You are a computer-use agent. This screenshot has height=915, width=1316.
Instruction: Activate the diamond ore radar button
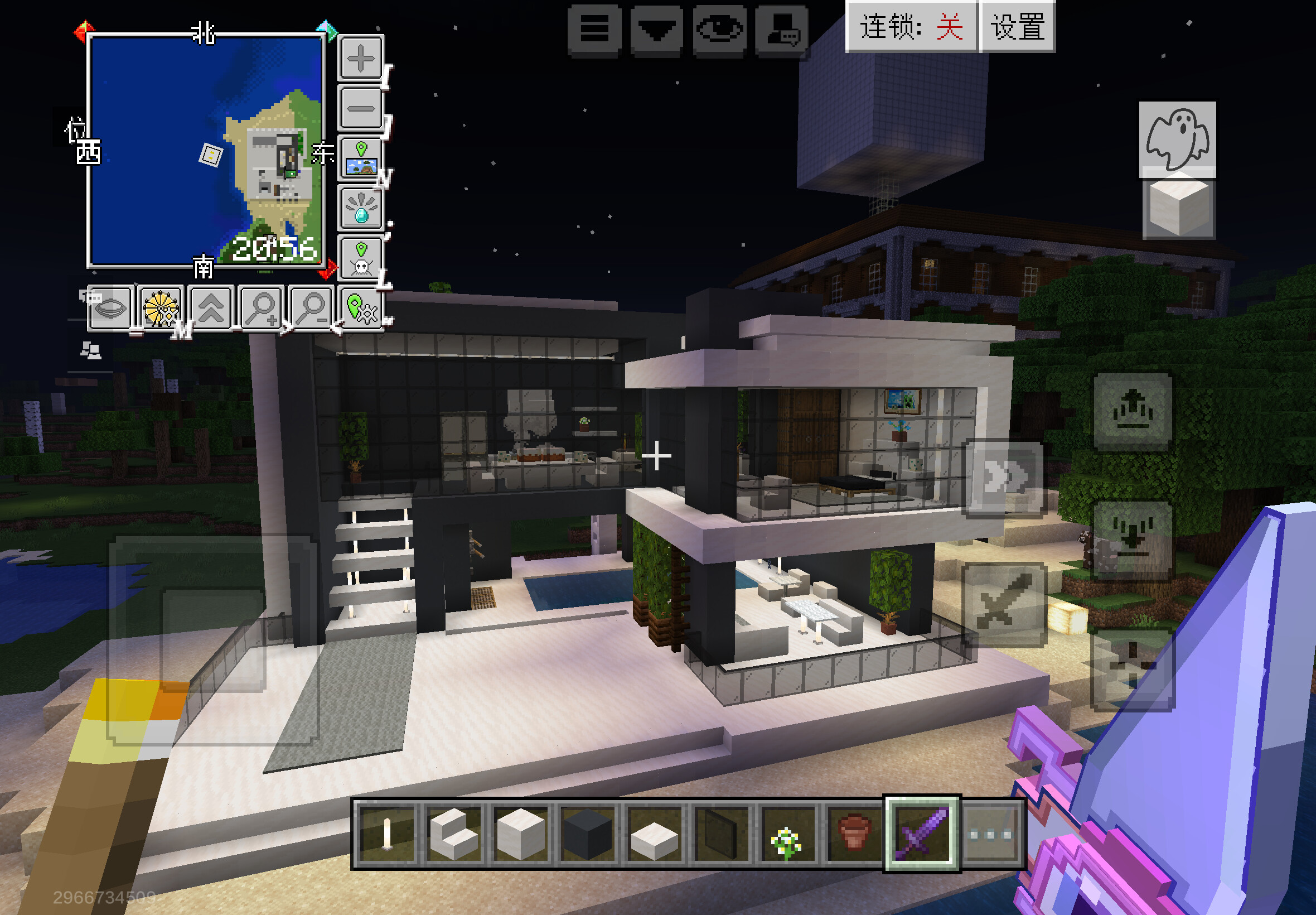coord(361,209)
